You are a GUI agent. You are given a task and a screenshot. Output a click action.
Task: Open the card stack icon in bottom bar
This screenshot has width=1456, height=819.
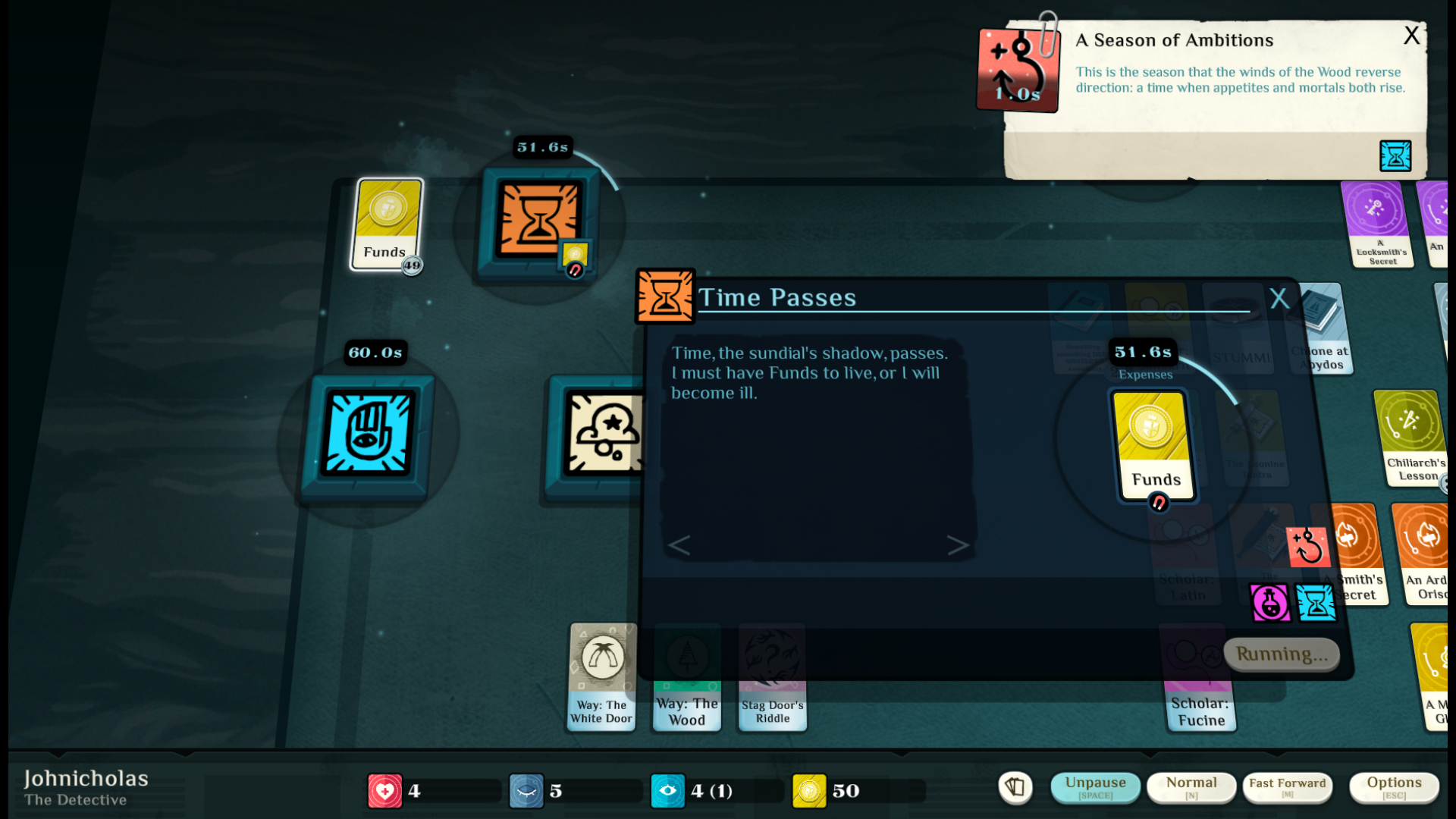coord(1015,787)
